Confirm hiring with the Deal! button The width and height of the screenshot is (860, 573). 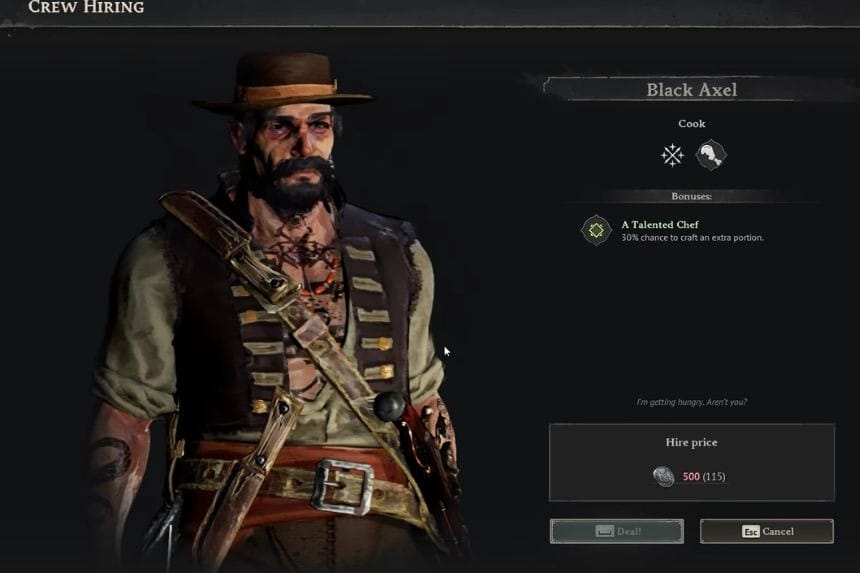pos(616,531)
